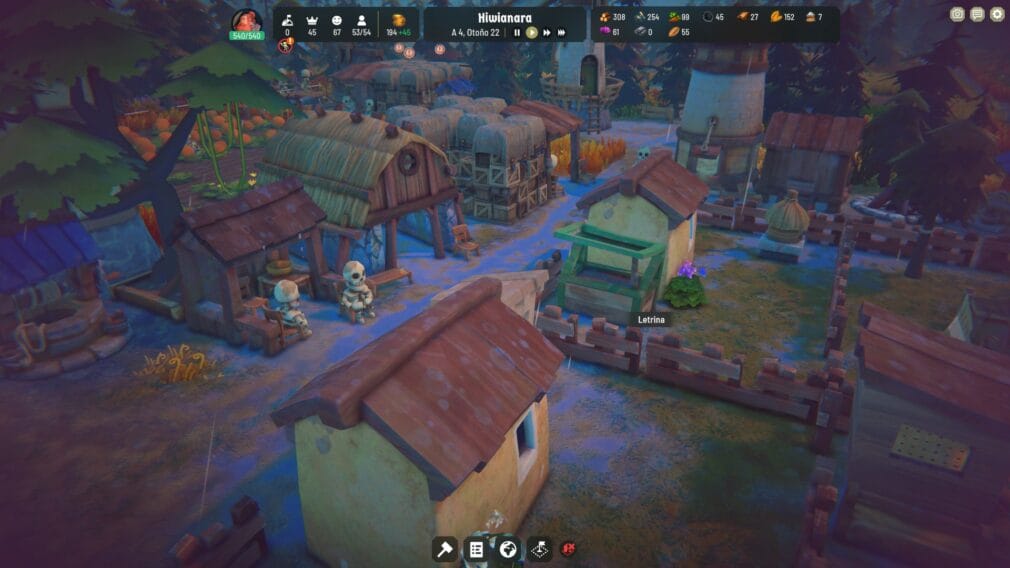The image size is (1010, 568).
Task: Pause the game speed
Action: (x=517, y=32)
